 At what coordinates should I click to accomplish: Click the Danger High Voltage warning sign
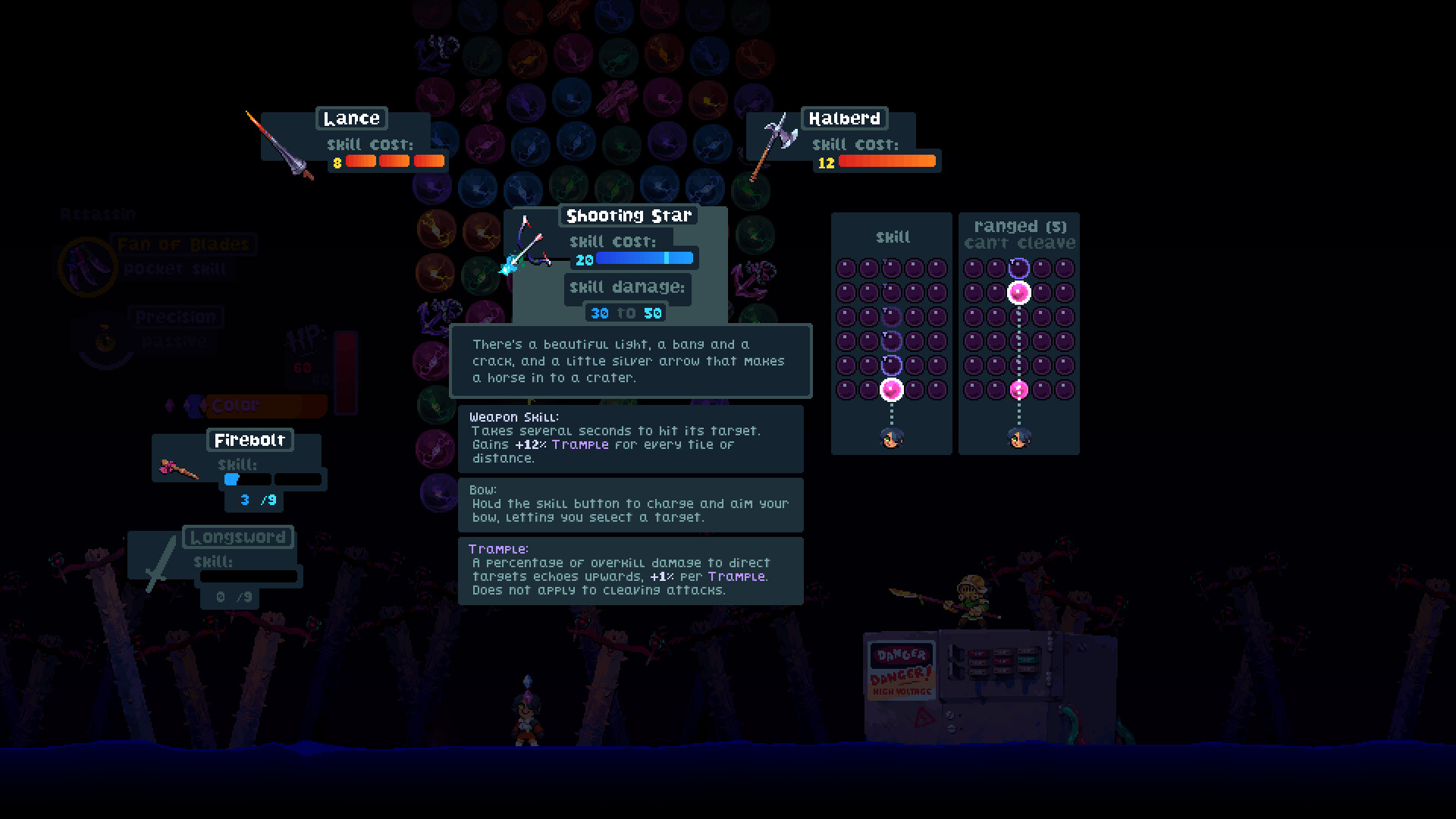point(902,671)
